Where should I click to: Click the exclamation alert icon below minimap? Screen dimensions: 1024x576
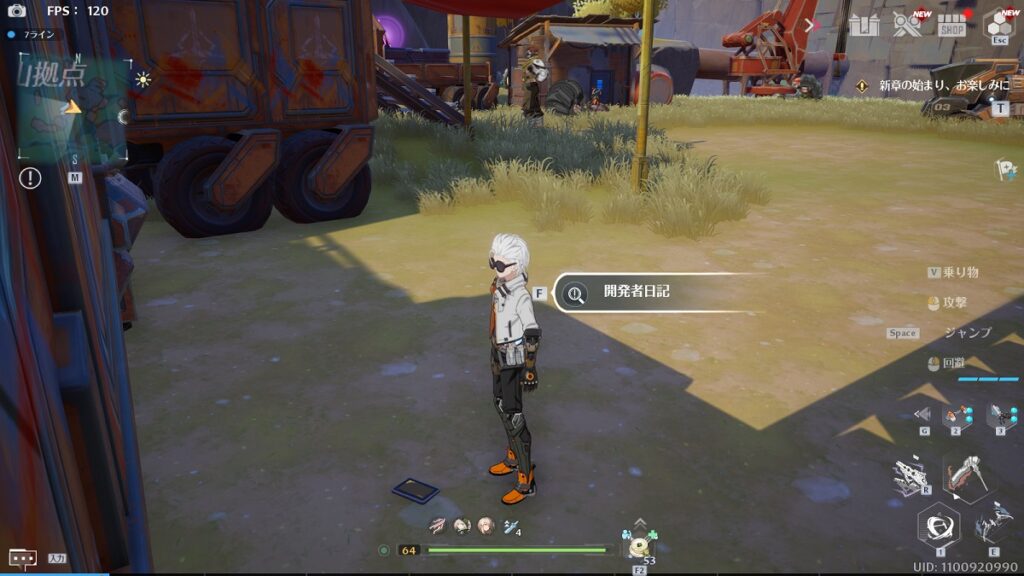pyautogui.click(x=30, y=178)
